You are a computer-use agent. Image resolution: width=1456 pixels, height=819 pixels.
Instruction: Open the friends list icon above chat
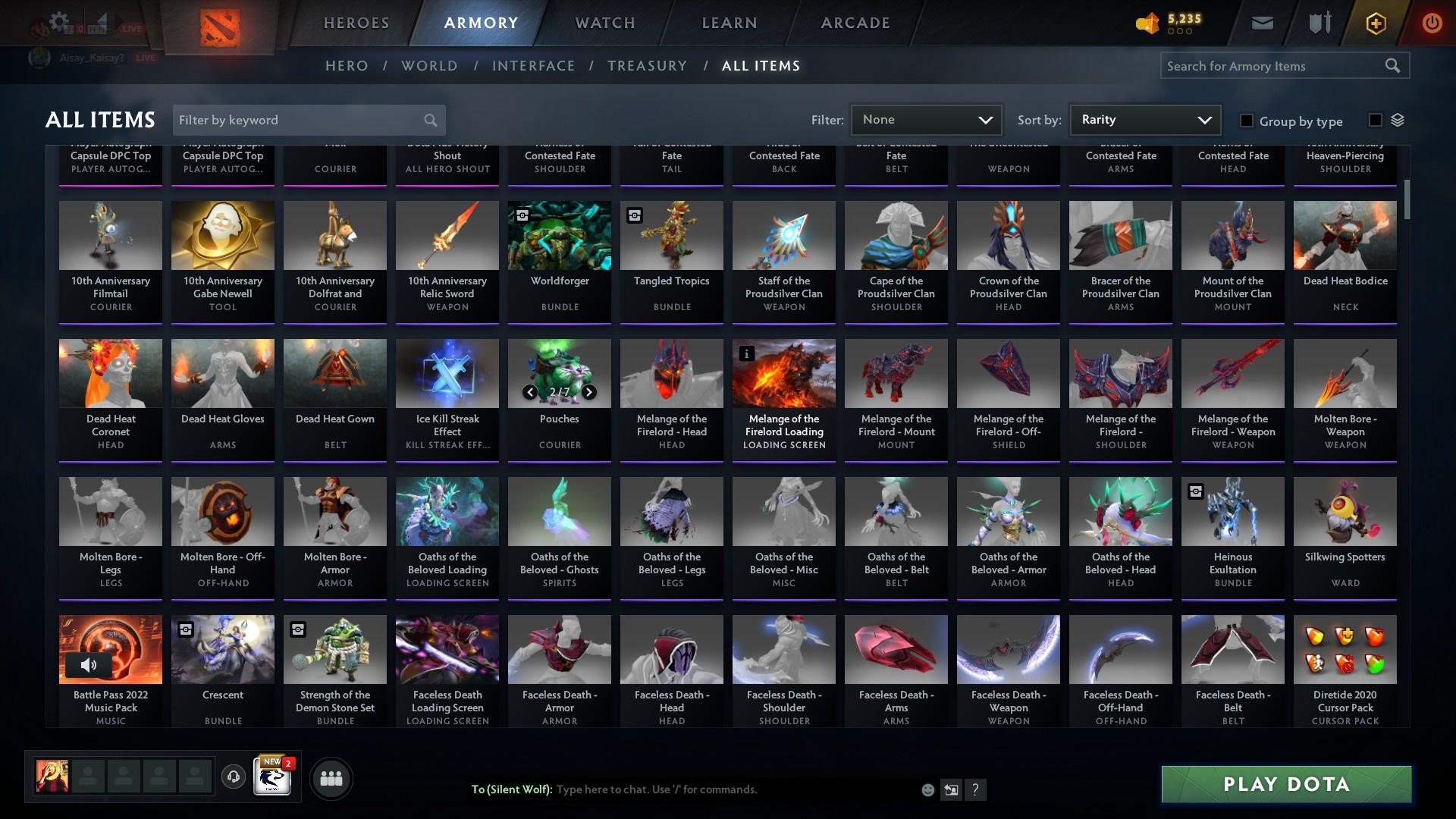(x=331, y=778)
